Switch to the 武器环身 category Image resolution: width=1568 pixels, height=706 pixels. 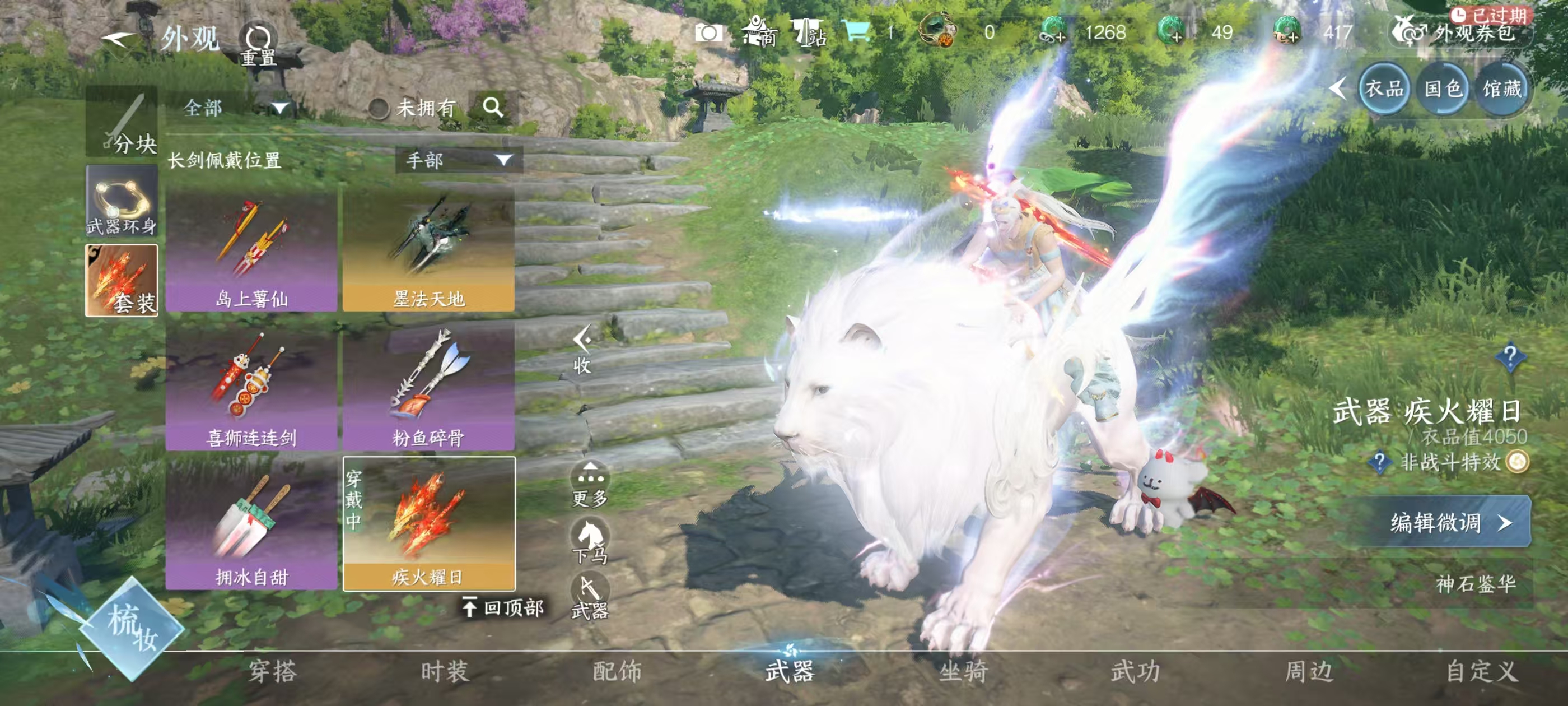(122, 201)
